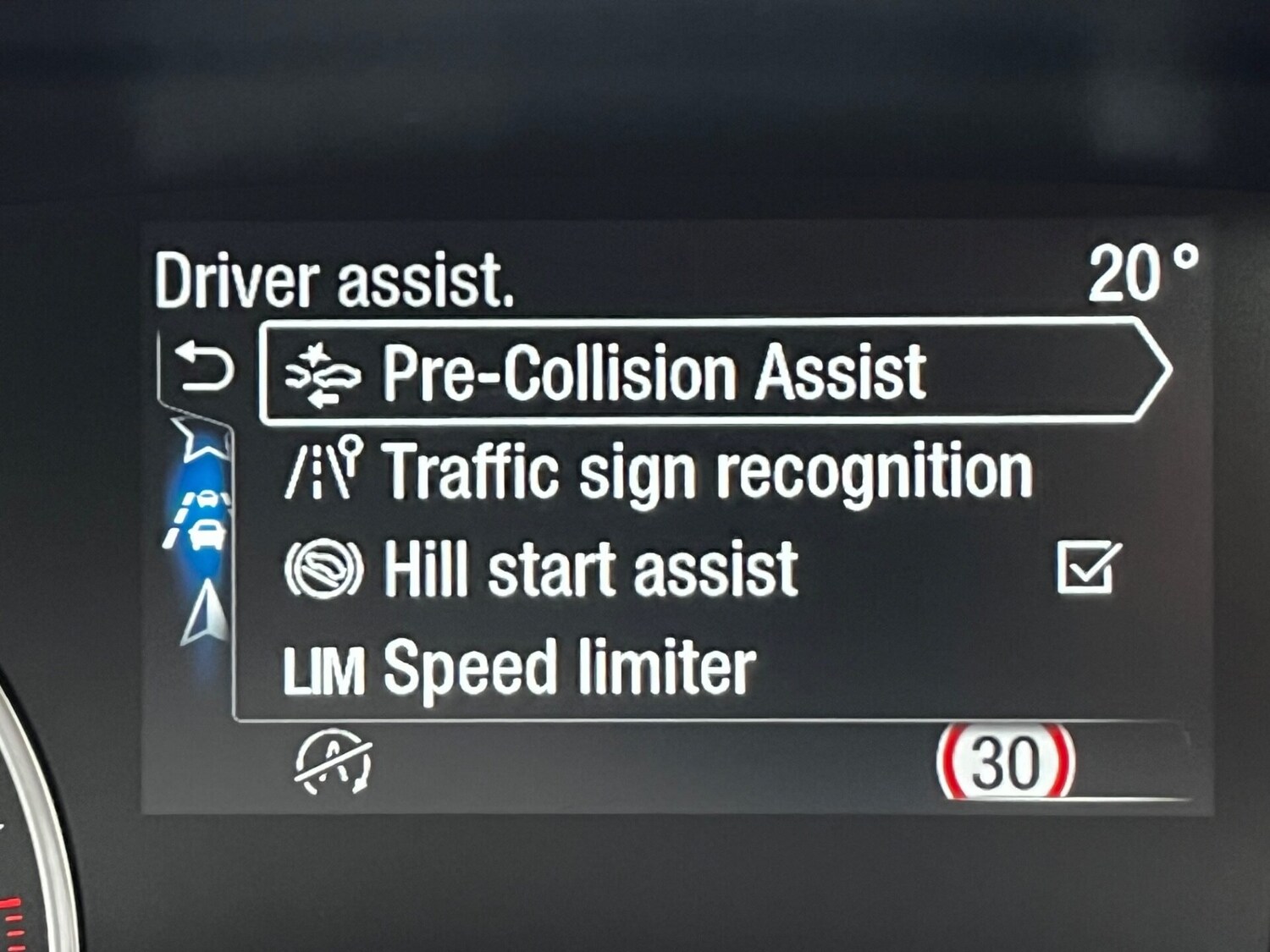The width and height of the screenshot is (1270, 952).
Task: Select the Pre-Collision Assist entry
Action: click(x=654, y=371)
